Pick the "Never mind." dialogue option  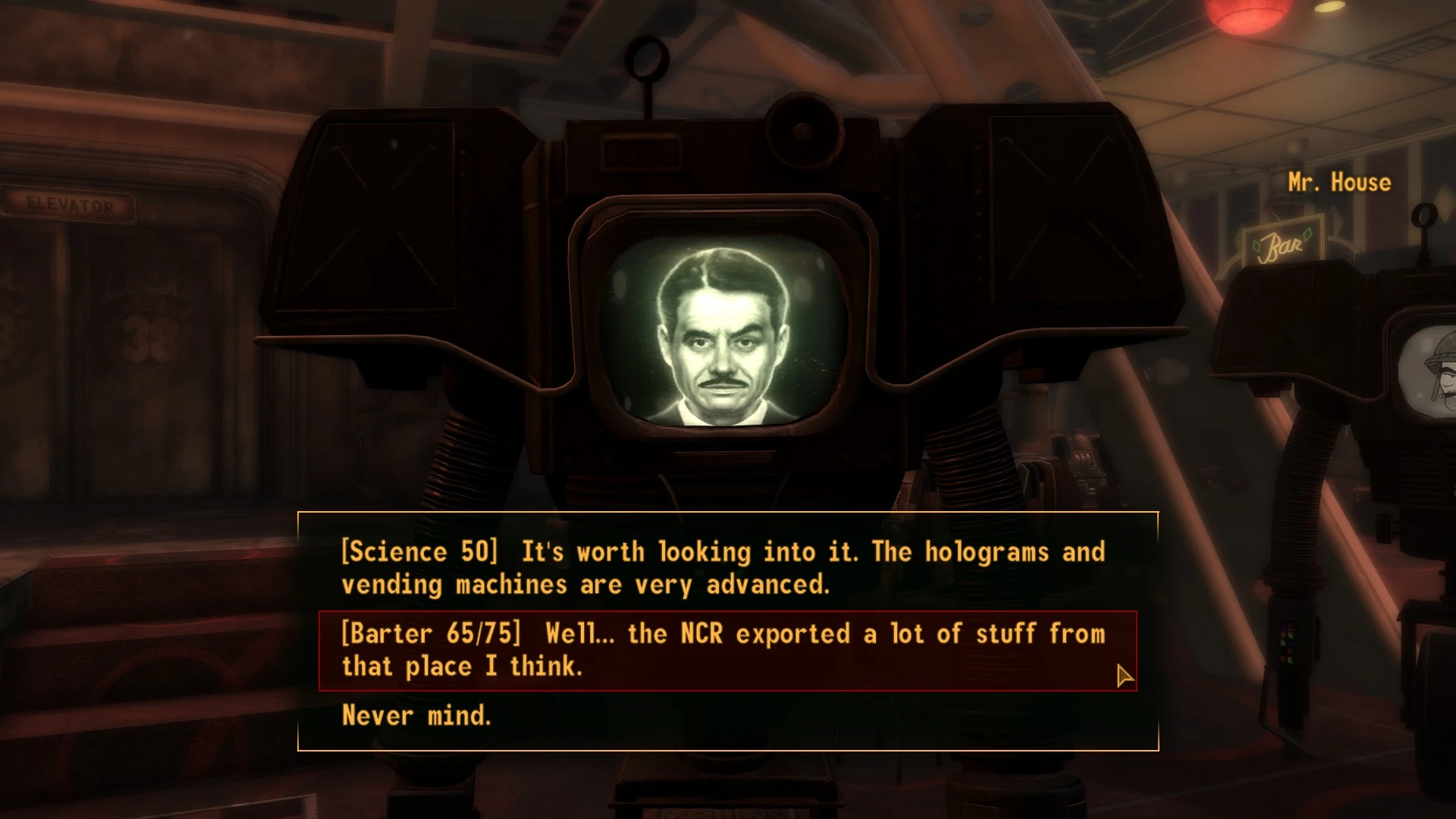[x=416, y=715]
